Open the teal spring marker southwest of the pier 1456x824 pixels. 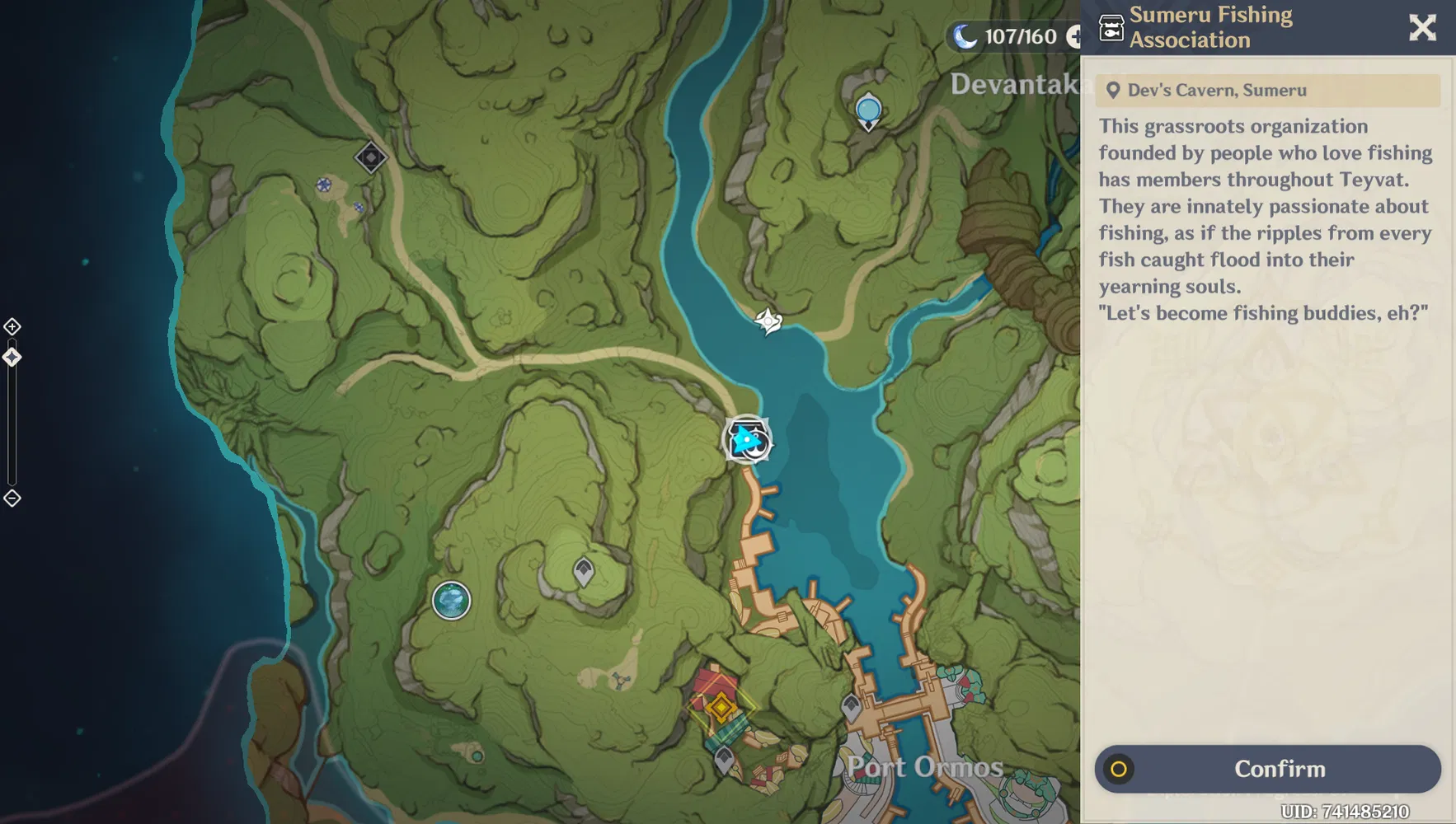[450, 602]
